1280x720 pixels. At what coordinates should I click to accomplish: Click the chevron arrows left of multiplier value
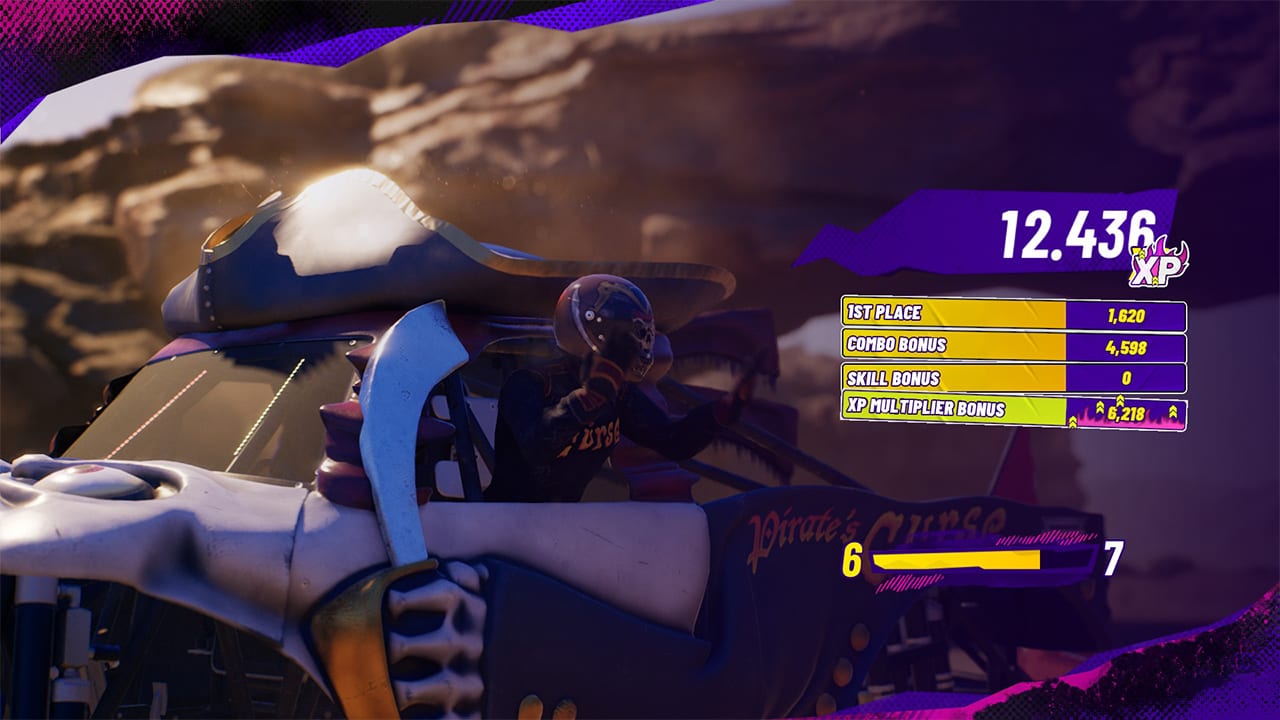(x=1098, y=408)
